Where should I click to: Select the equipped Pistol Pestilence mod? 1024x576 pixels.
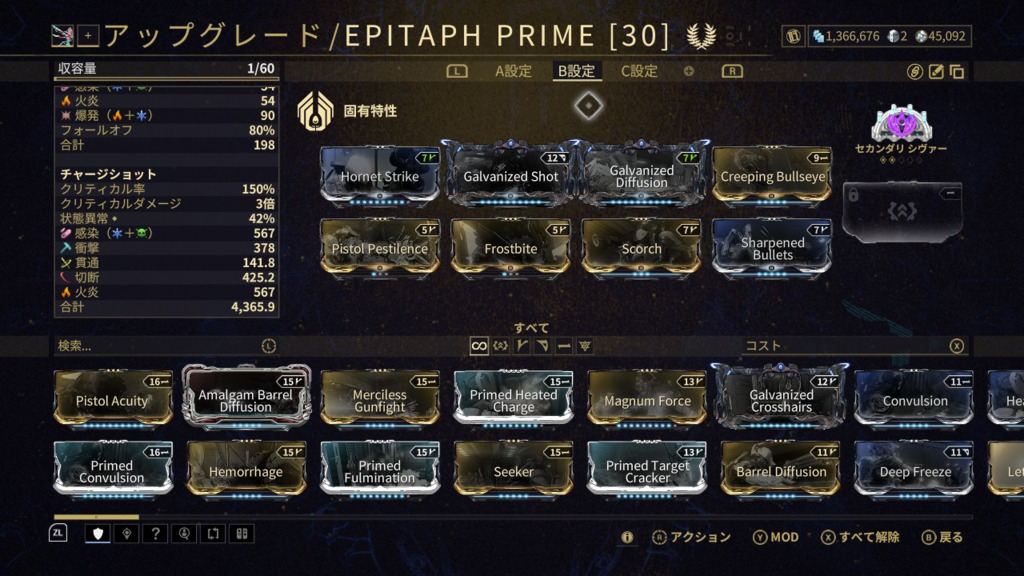[x=379, y=248]
